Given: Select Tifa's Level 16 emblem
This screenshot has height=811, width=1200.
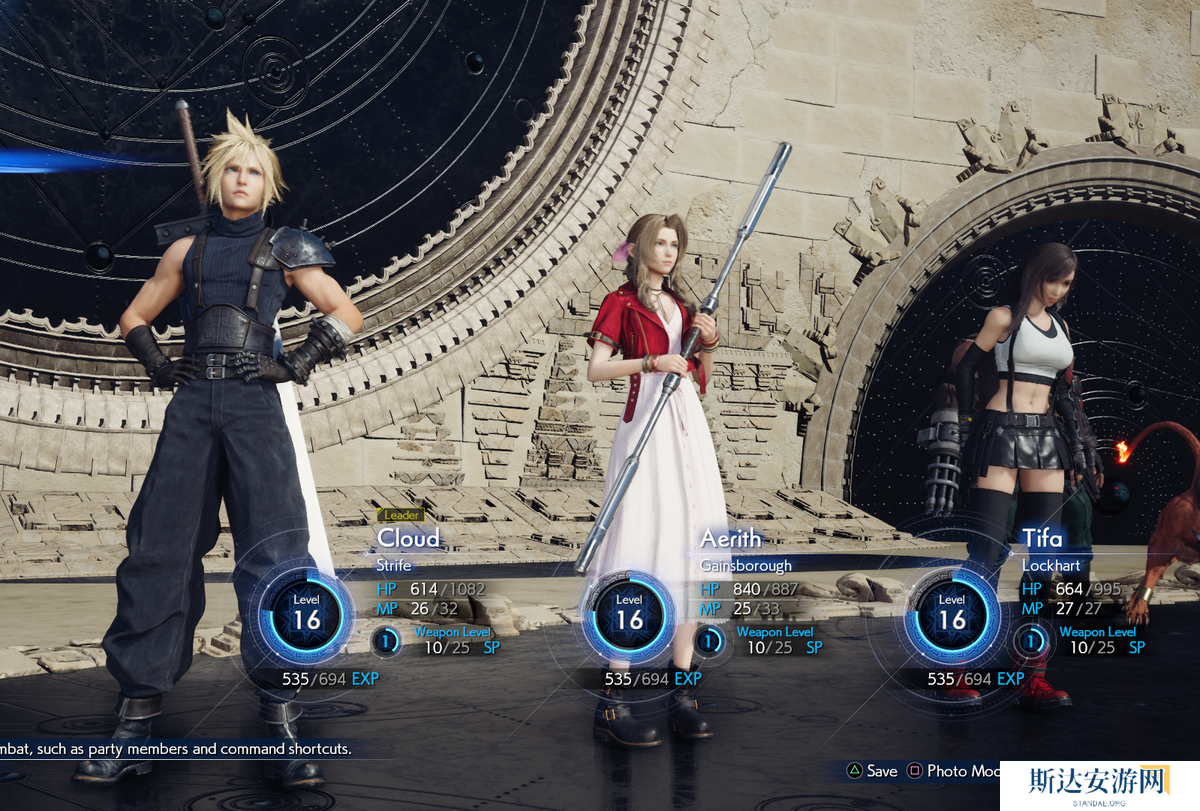Looking at the screenshot, I should 952,612.
